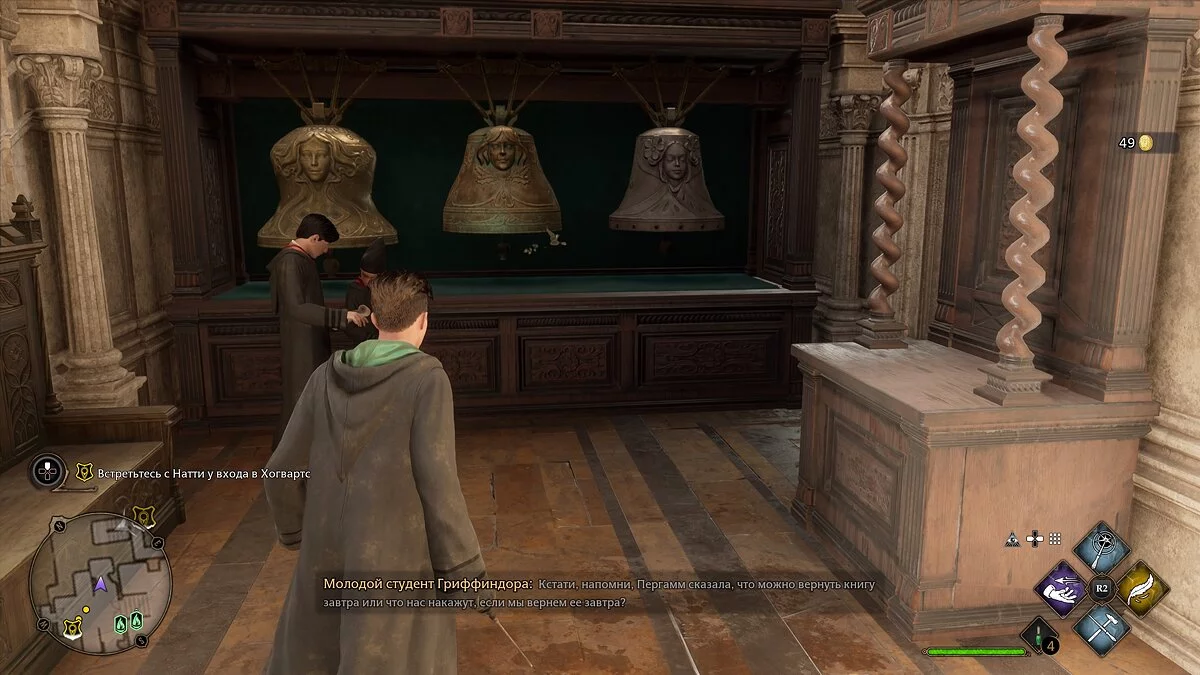The height and width of the screenshot is (675, 1200).
Task: Select the Lumos spell slot
Action: 1101,548
